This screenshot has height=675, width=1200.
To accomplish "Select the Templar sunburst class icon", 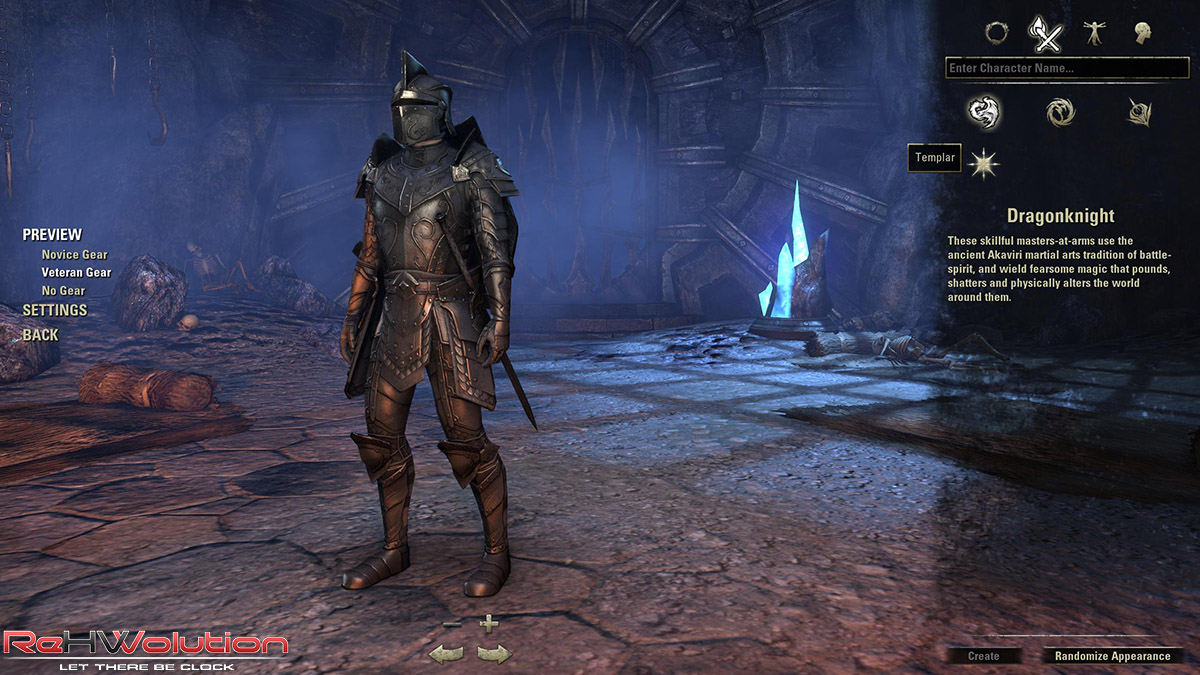I will pos(986,159).
